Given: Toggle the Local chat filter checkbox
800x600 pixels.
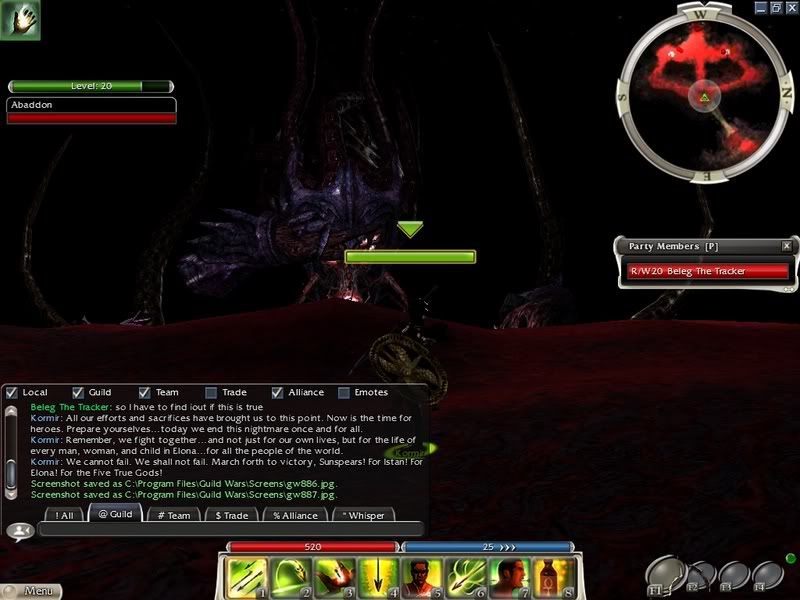Looking at the screenshot, I should point(12,393).
